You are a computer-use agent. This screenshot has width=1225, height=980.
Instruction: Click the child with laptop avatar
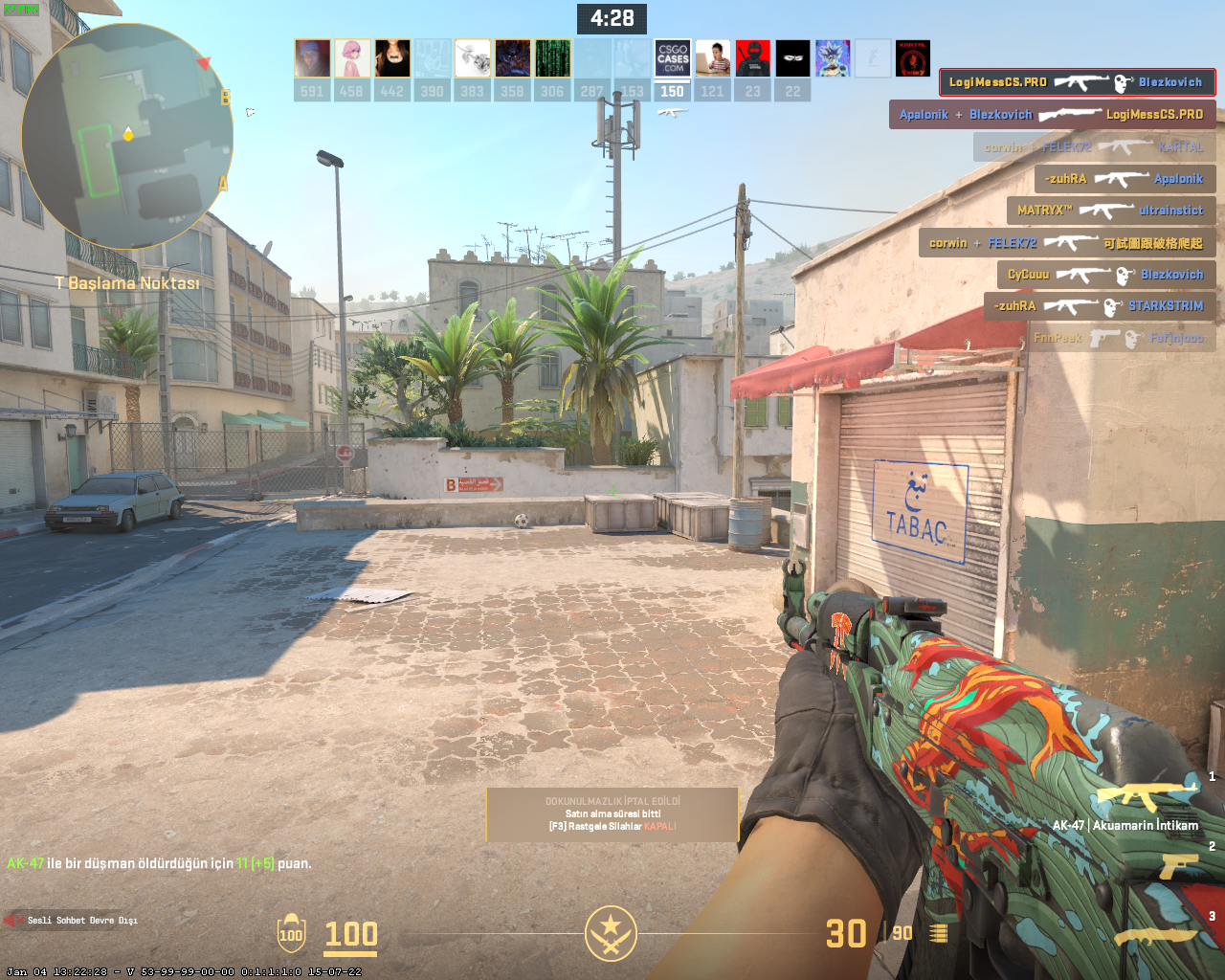pyautogui.click(x=713, y=58)
